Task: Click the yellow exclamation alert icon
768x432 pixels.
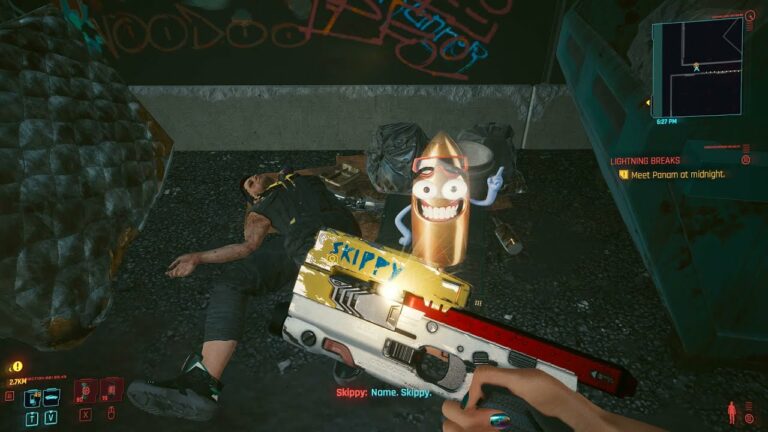Action: [x=17, y=367]
